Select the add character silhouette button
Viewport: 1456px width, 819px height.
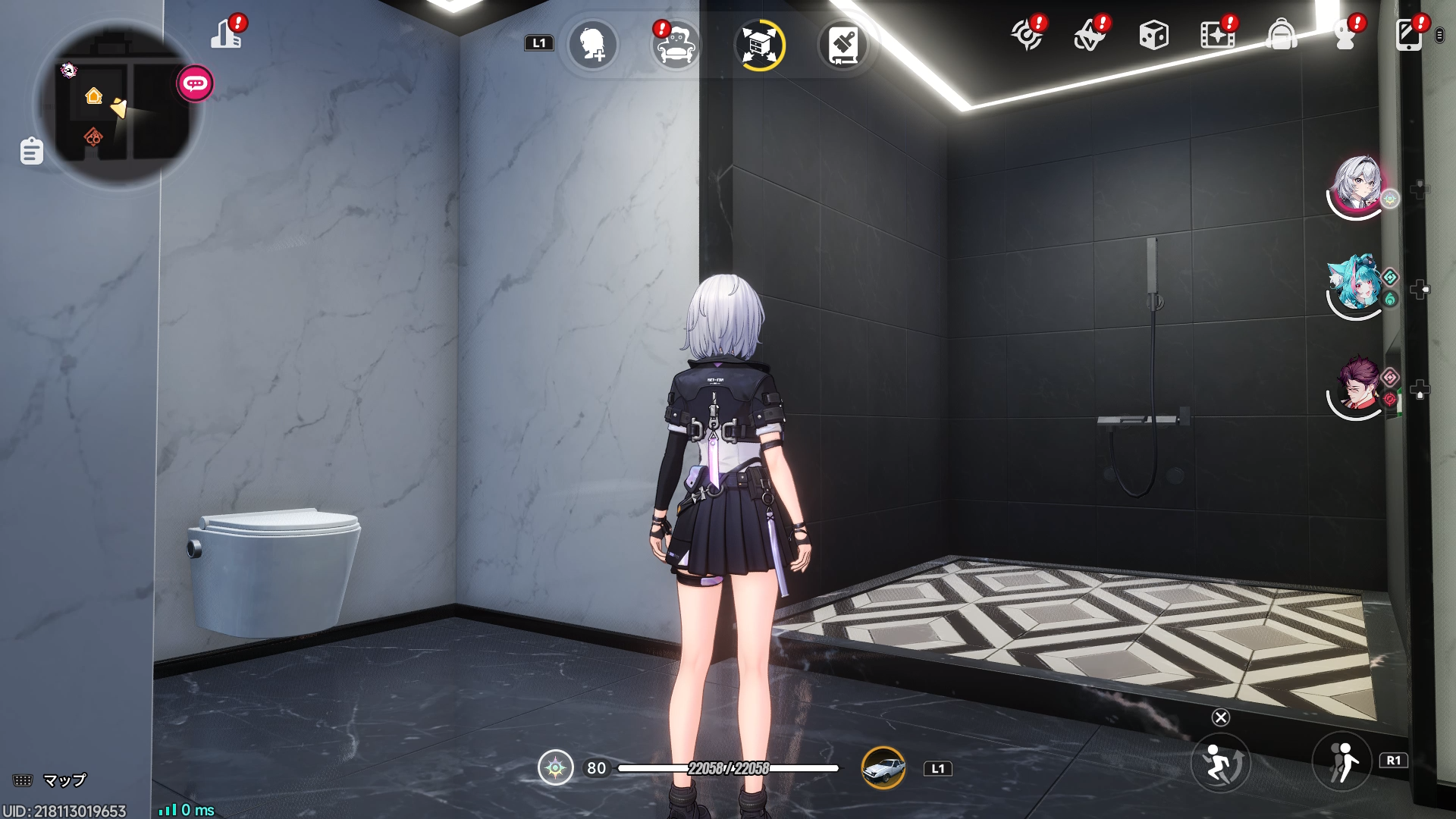coord(592,45)
